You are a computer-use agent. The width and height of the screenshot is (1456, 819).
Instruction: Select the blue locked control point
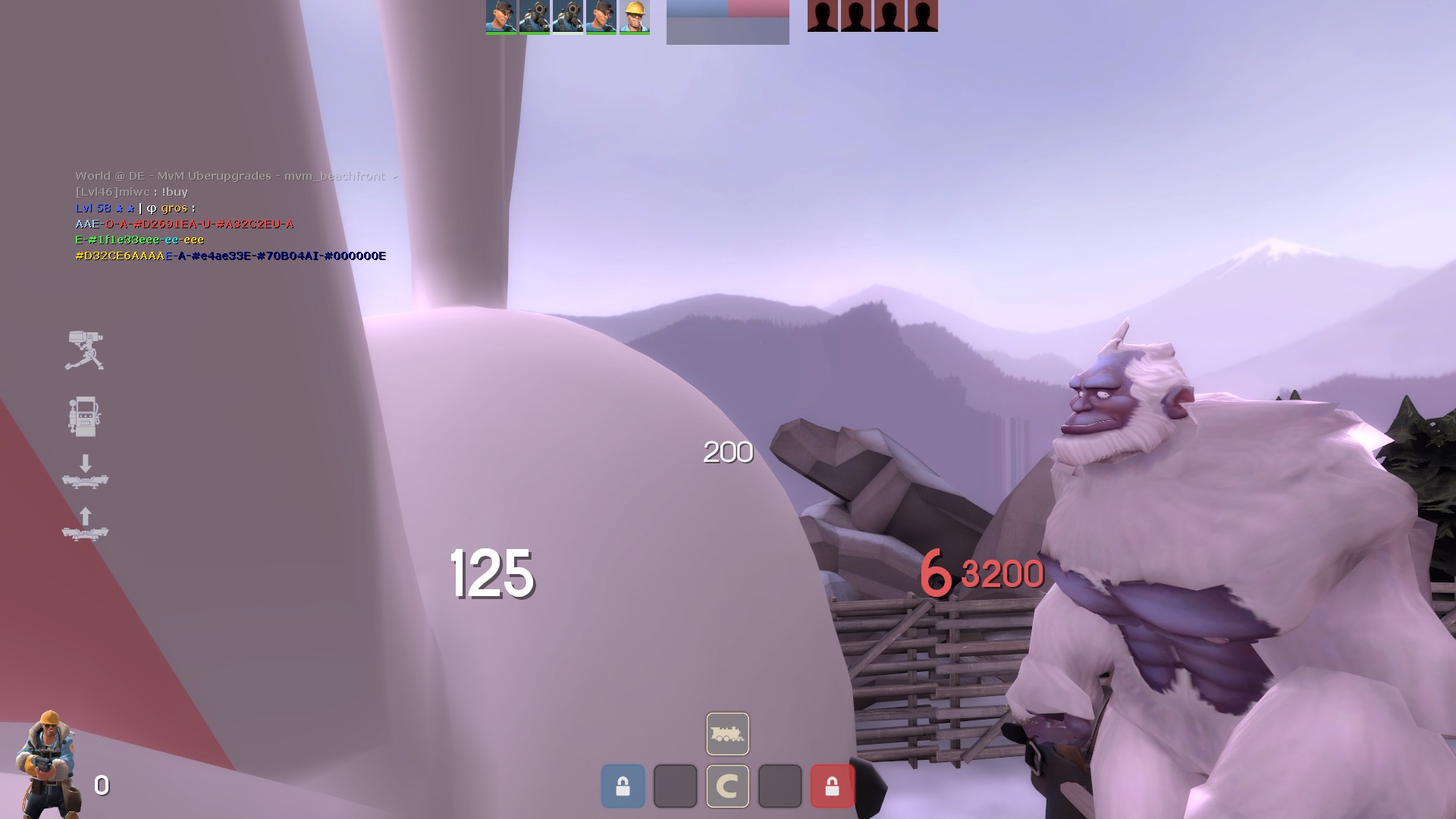(623, 786)
